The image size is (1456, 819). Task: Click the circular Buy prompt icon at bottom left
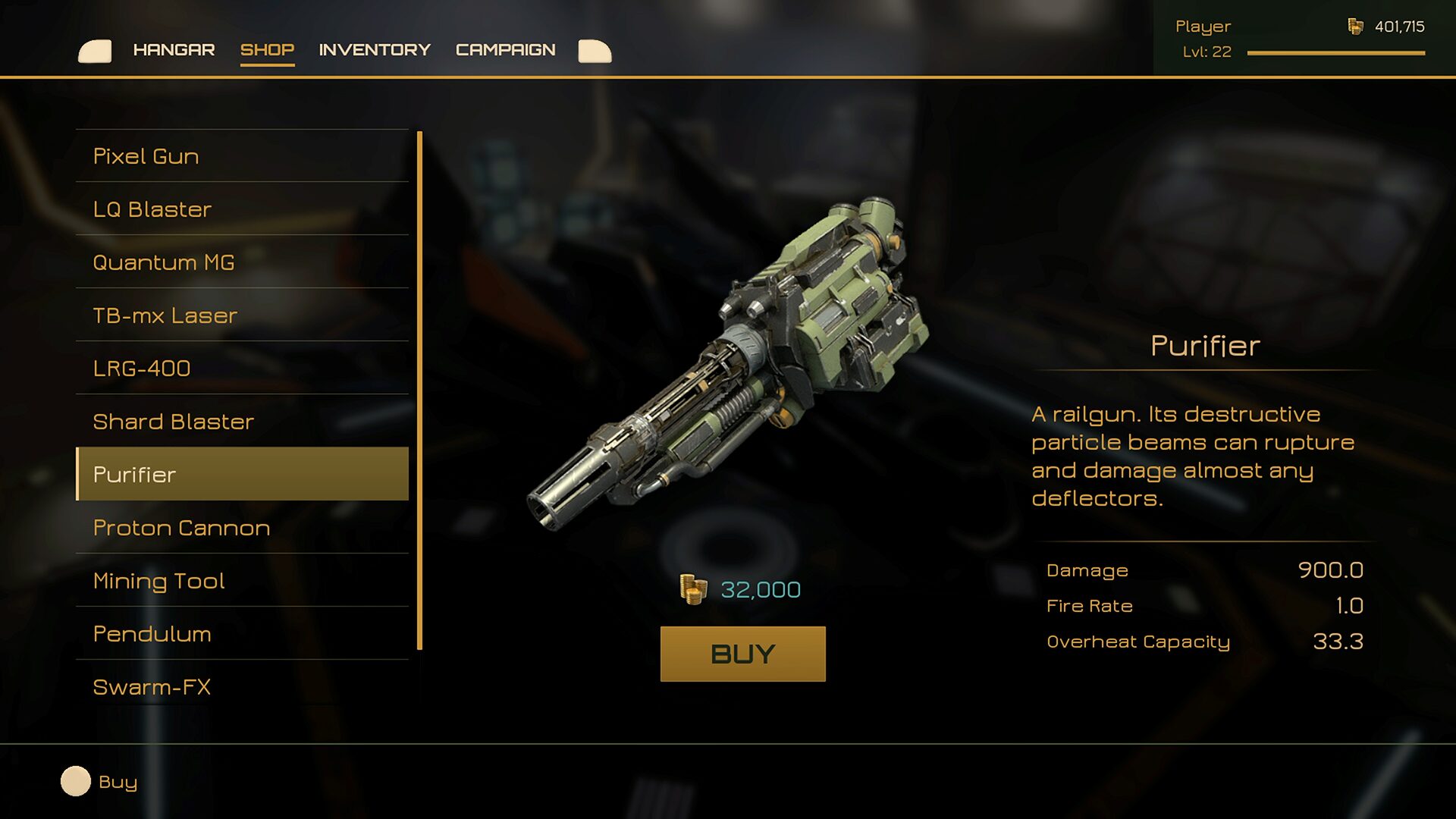(76, 782)
